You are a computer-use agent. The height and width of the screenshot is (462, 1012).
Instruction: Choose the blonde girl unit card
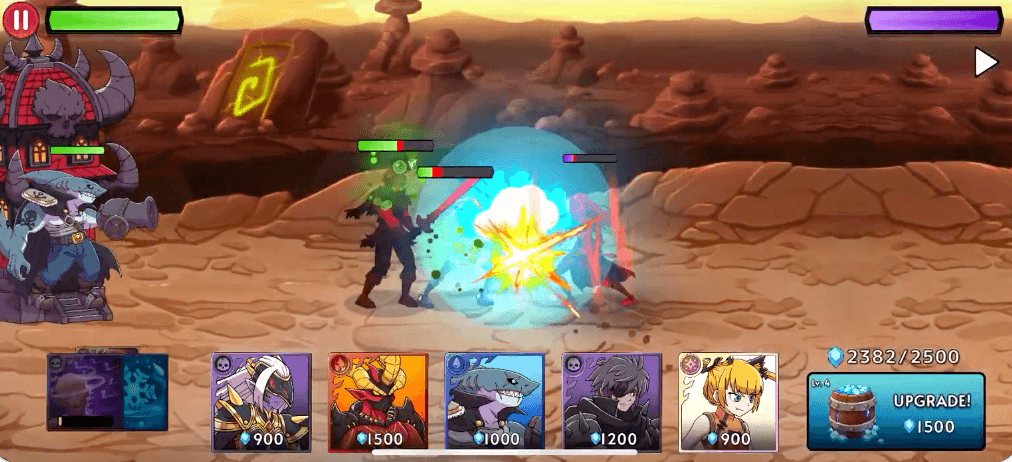728,401
